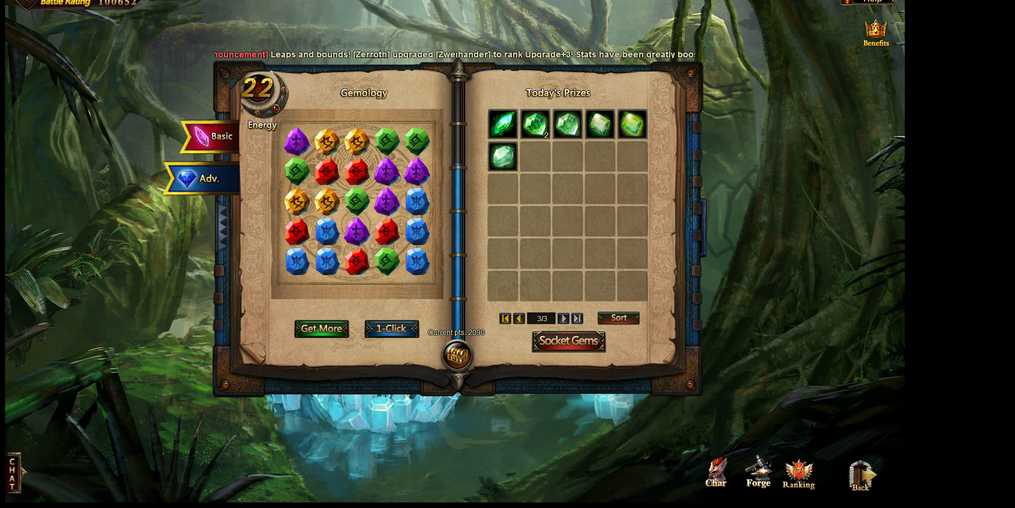
Task: Go to the first prizes page
Action: tap(505, 319)
